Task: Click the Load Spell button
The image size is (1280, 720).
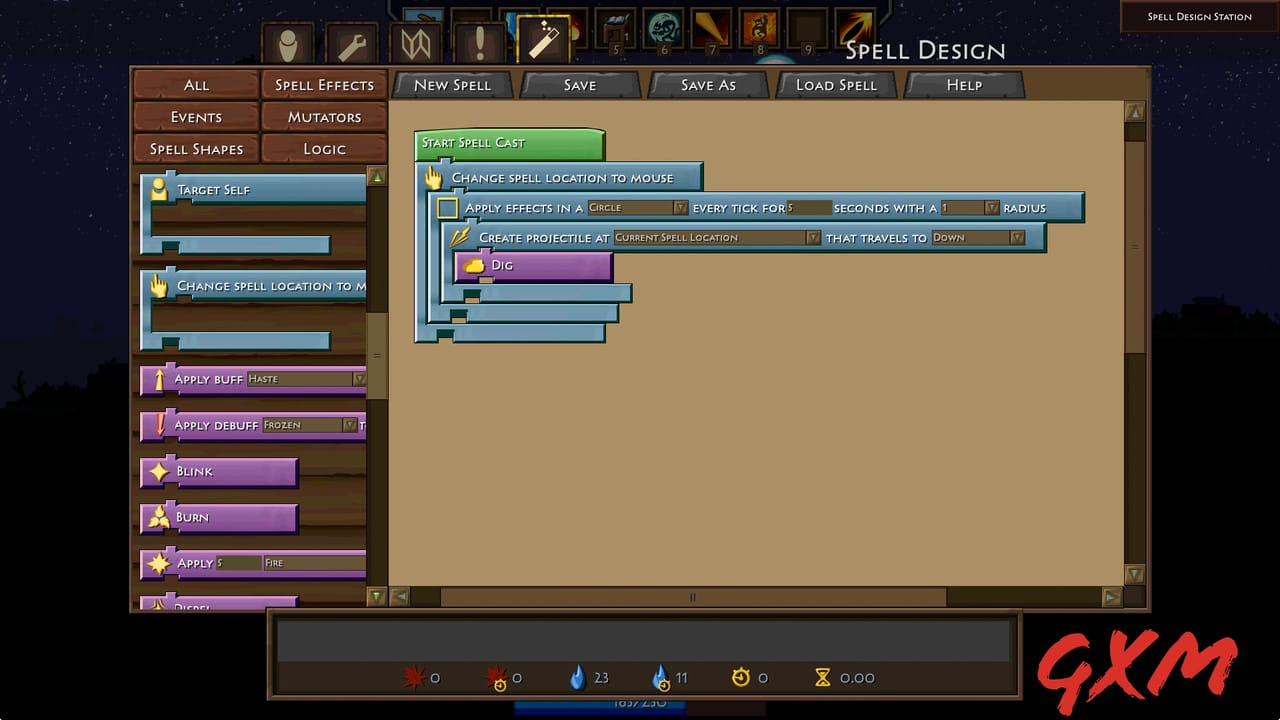Action: tap(836, 85)
